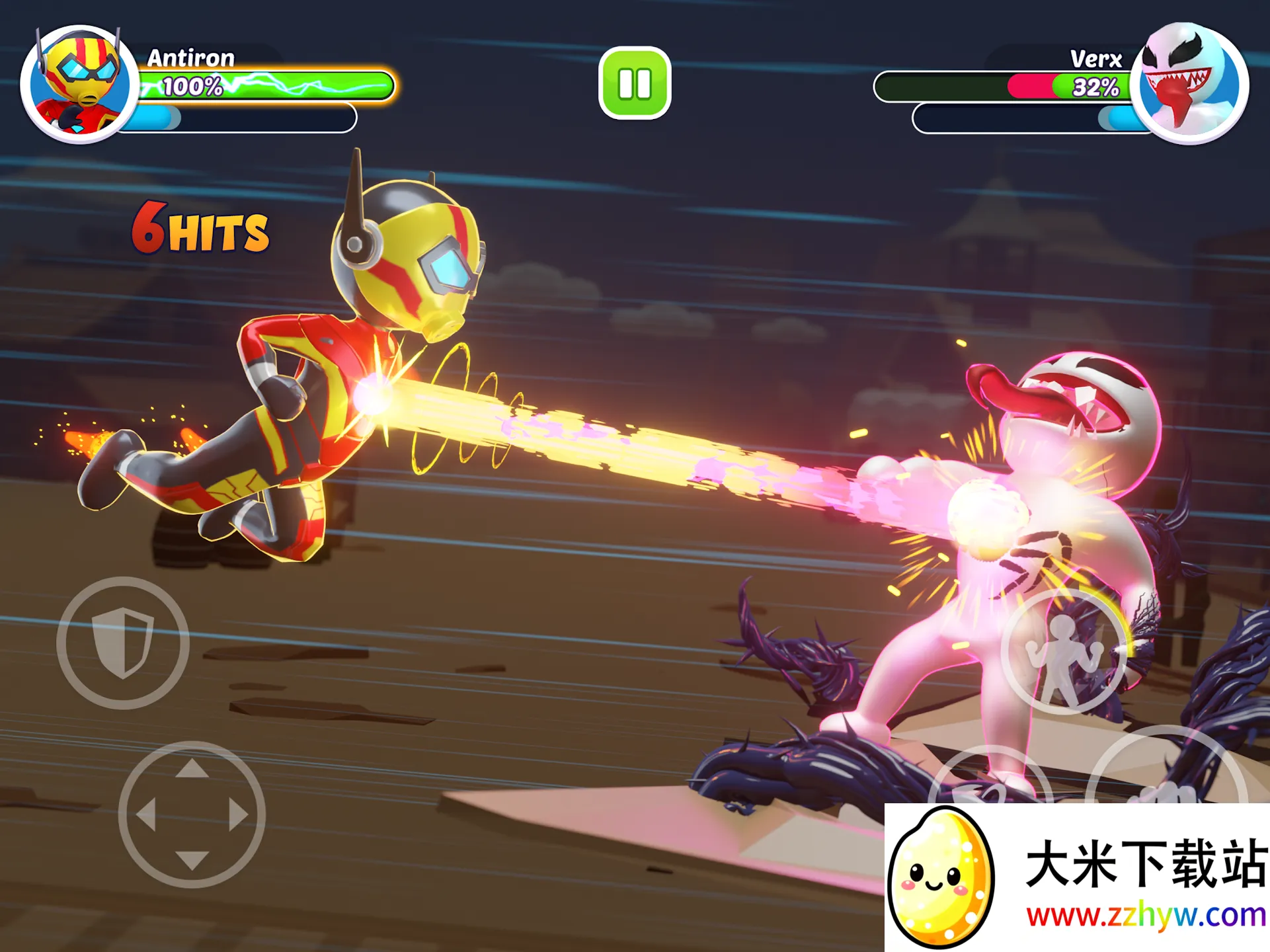This screenshot has height=952, width=1270.
Task: Tap the up arrow on the movement pad
Action: [192, 769]
